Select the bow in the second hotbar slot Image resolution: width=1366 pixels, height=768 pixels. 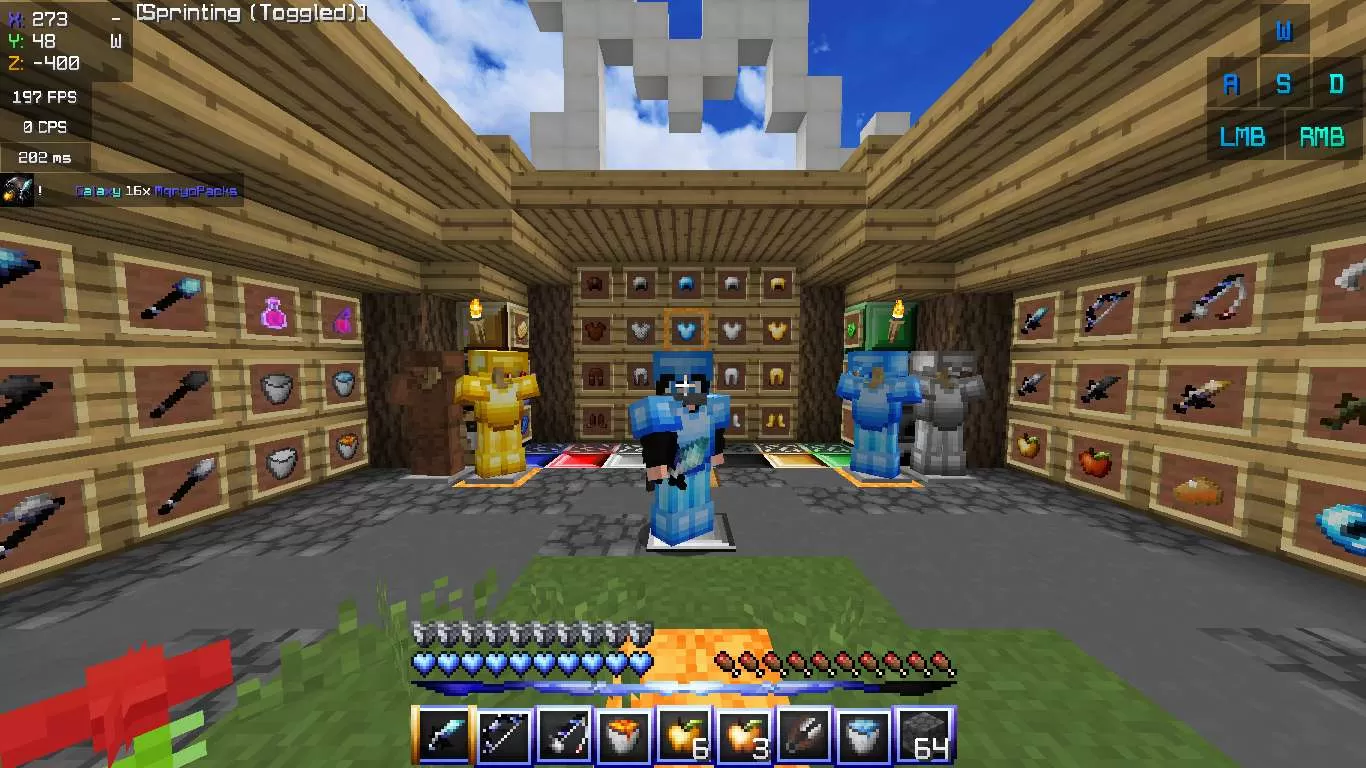pyautogui.click(x=503, y=735)
